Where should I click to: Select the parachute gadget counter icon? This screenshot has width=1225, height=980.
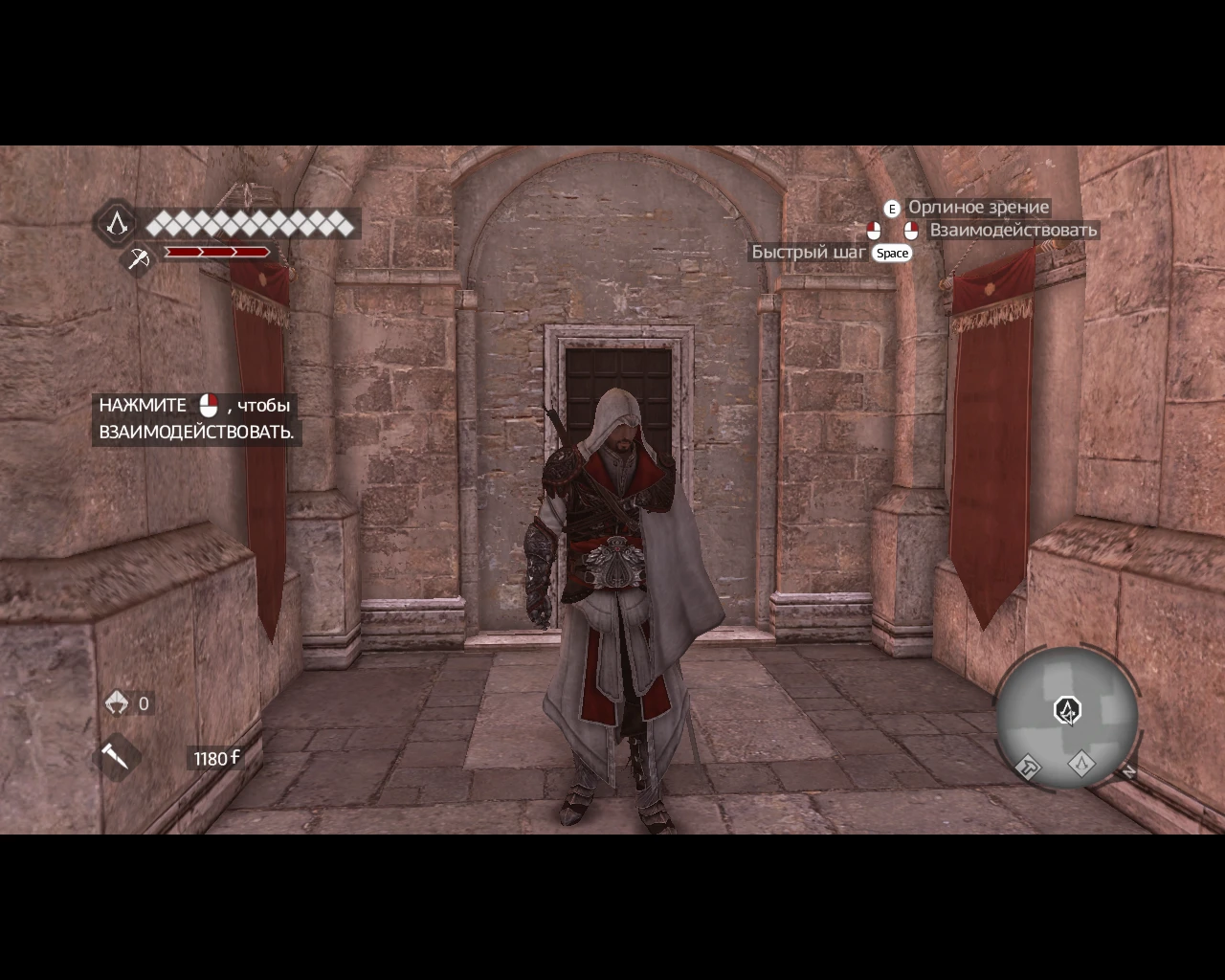(117, 702)
